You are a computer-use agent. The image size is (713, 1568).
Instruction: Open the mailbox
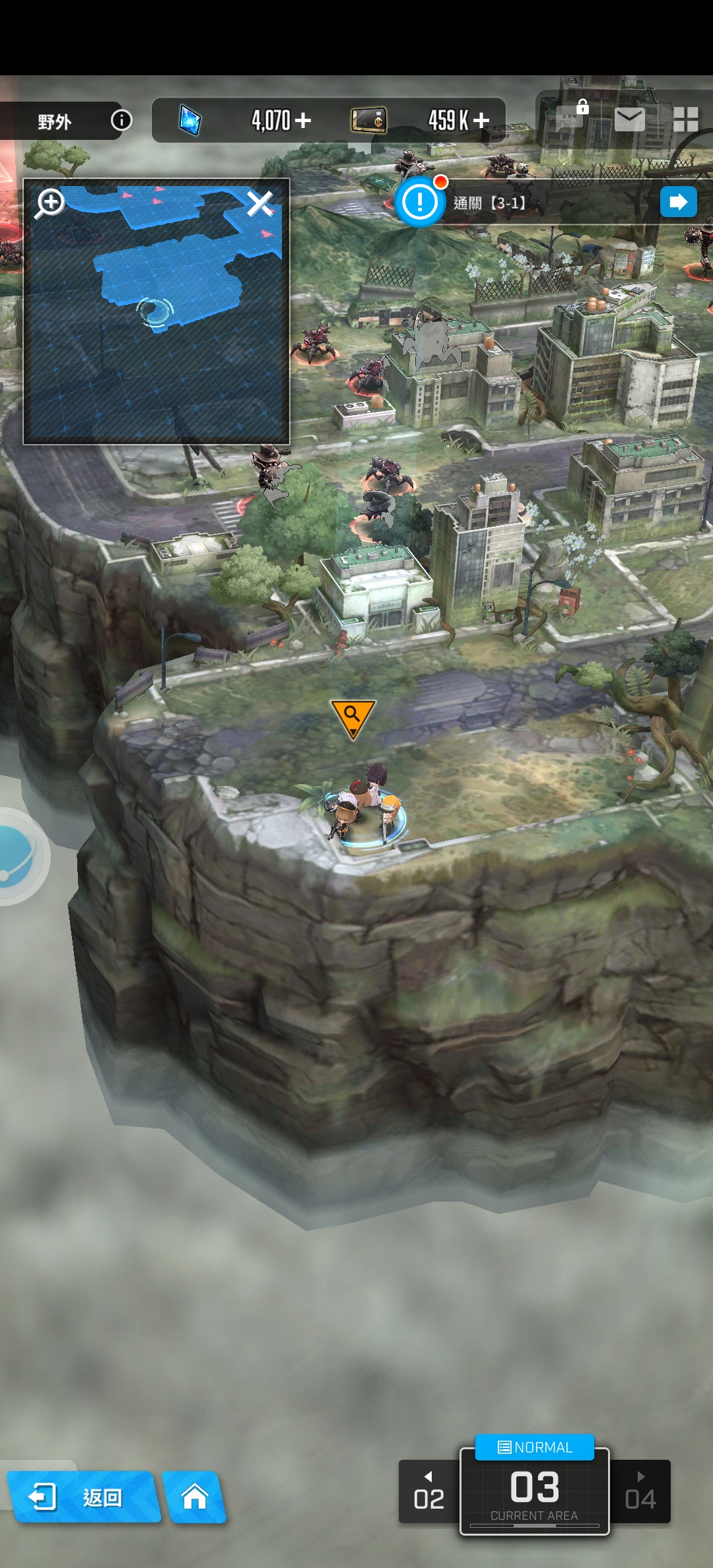pyautogui.click(x=629, y=119)
